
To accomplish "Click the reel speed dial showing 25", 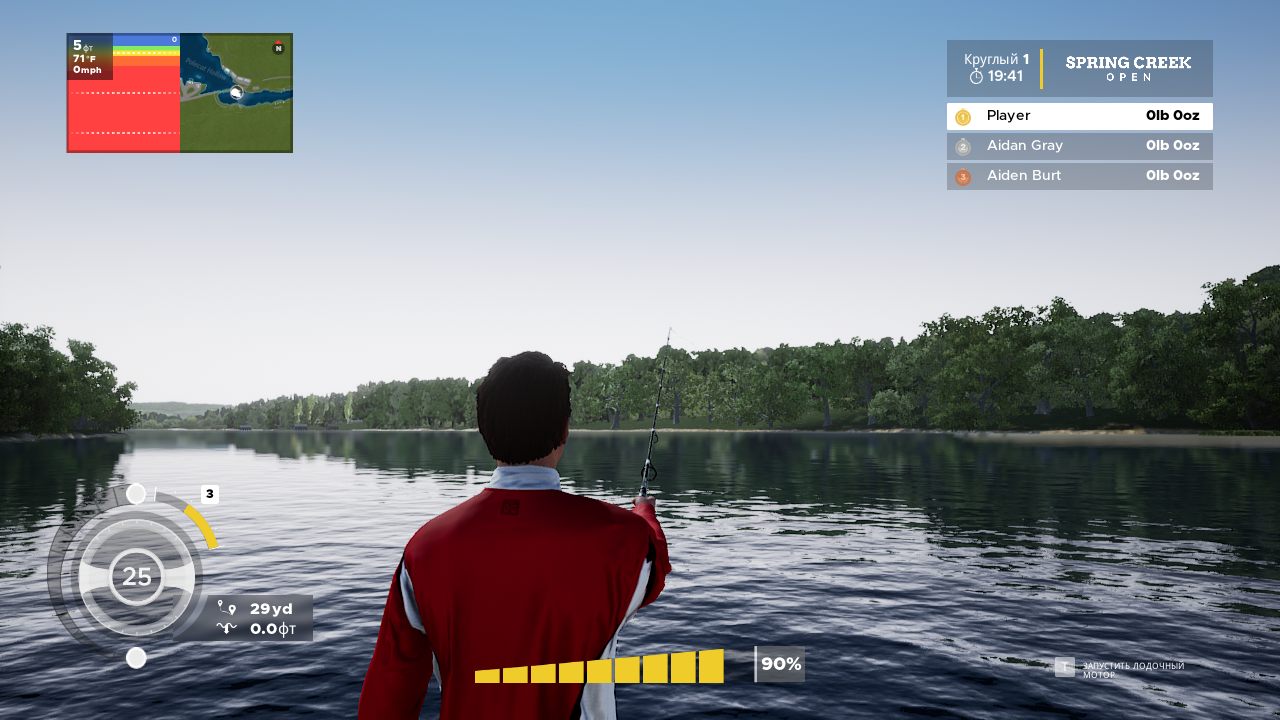I will pyautogui.click(x=136, y=576).
